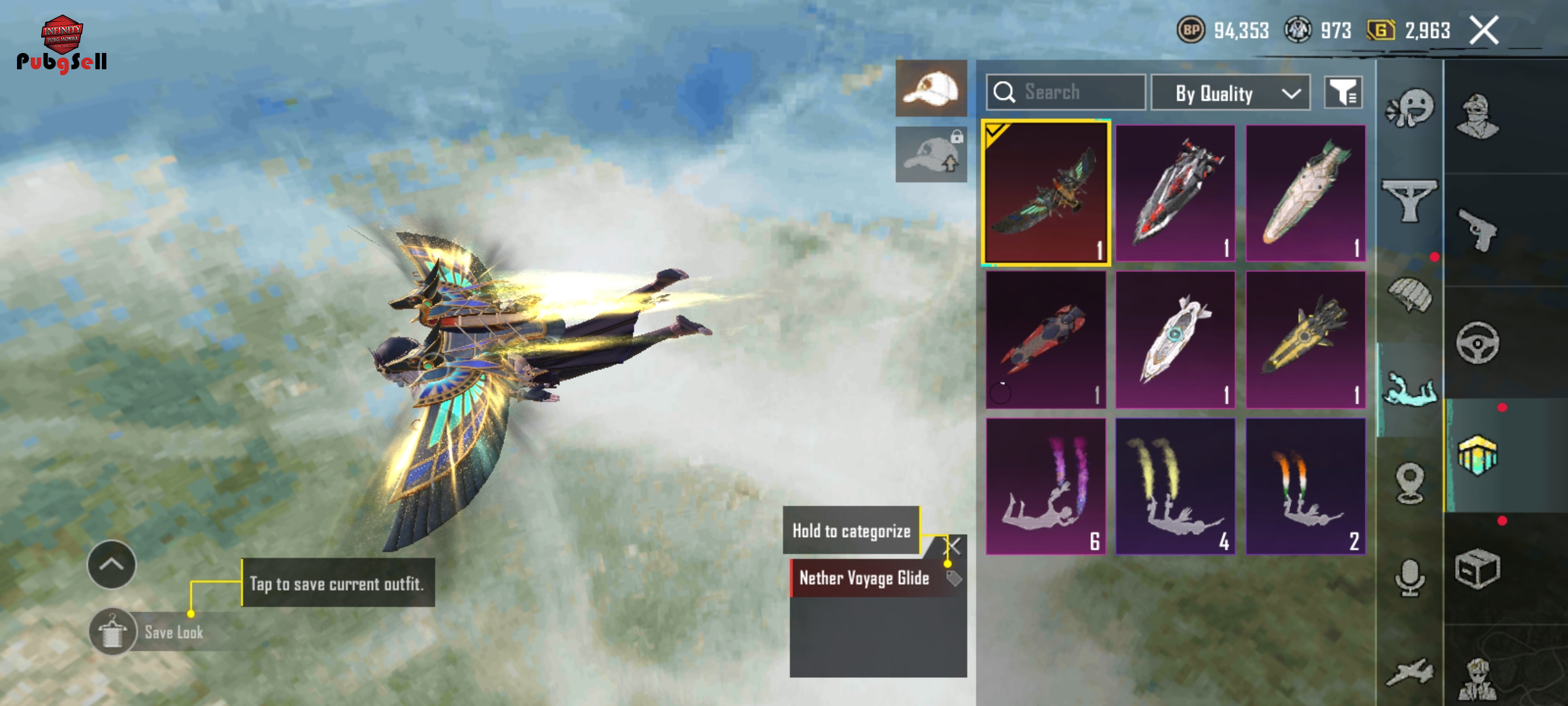Switch to the pistol weapons tab
1568x706 pixels.
click(1478, 229)
